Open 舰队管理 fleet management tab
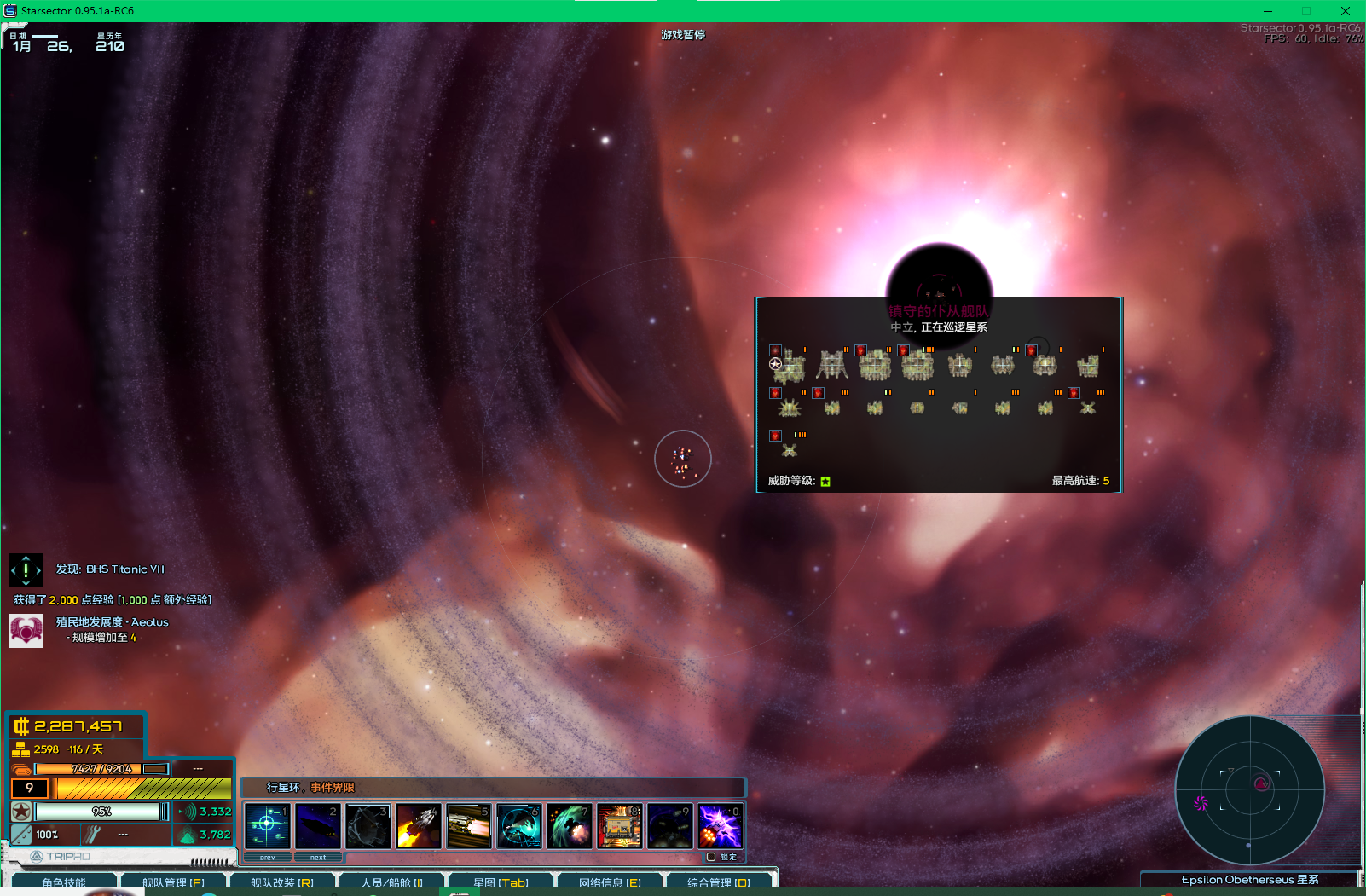 click(x=174, y=882)
